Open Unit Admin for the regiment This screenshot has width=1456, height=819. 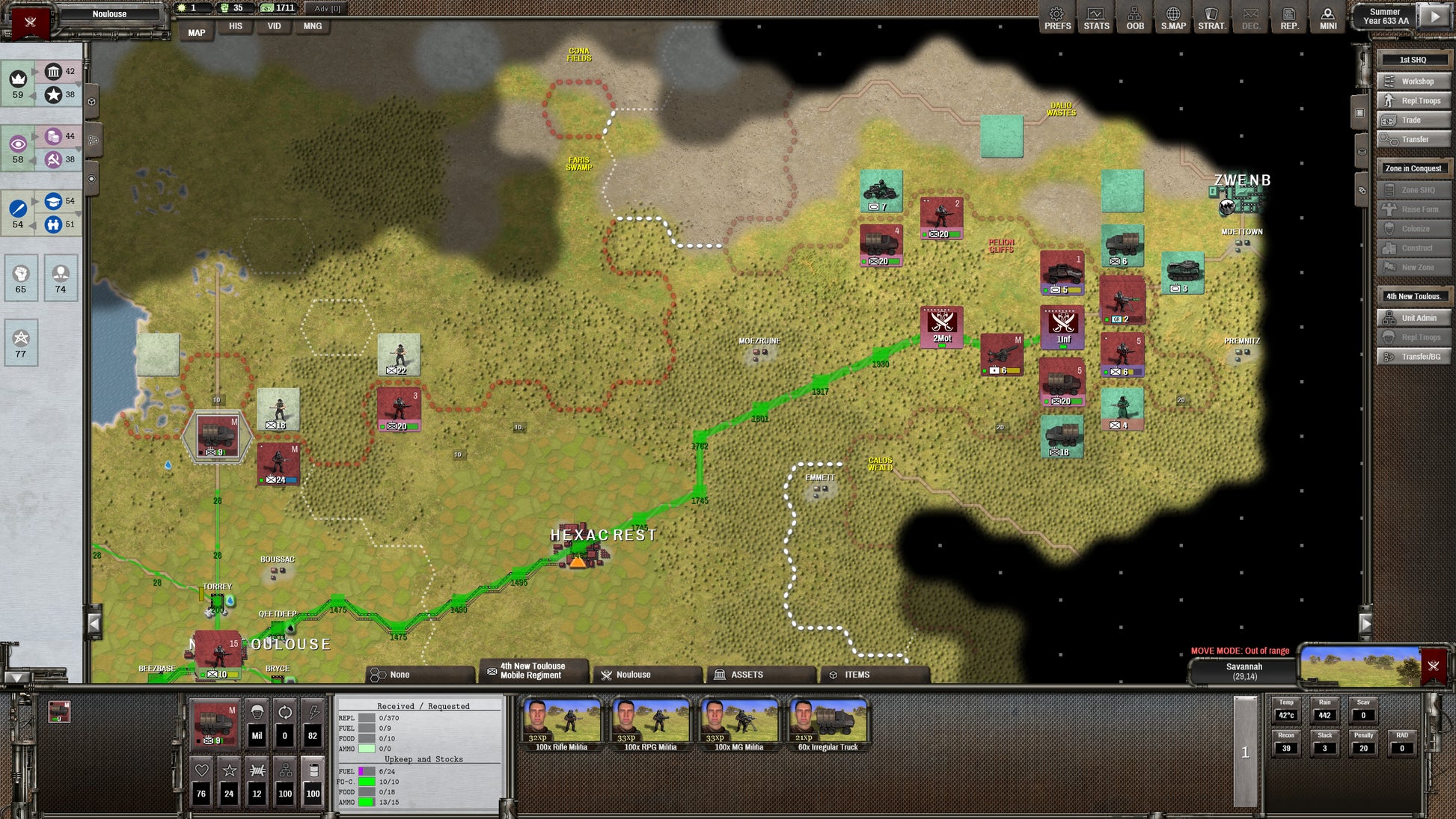pyautogui.click(x=1413, y=319)
